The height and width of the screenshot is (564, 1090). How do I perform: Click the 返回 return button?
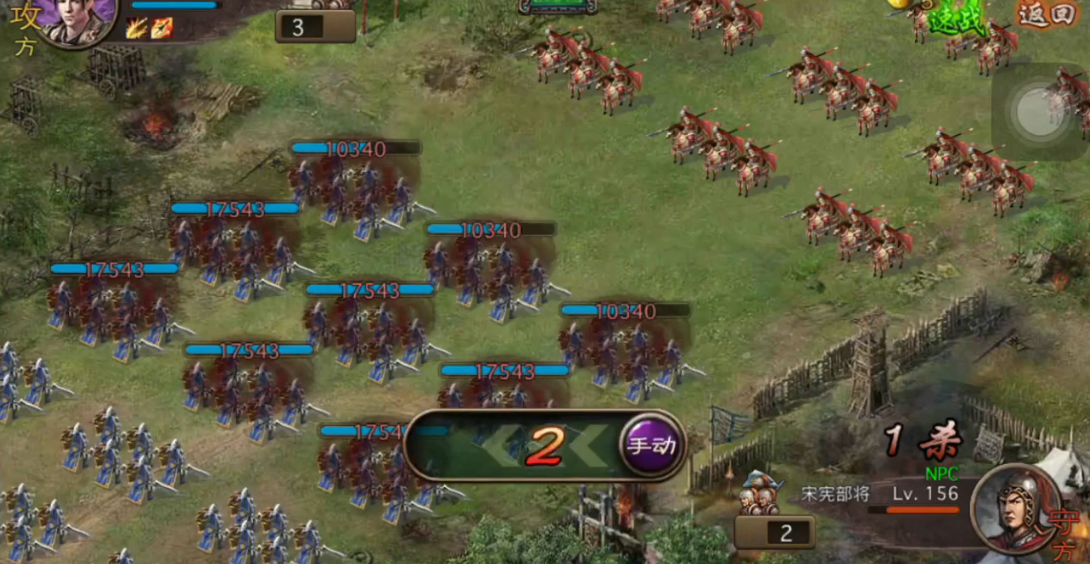click(1044, 14)
